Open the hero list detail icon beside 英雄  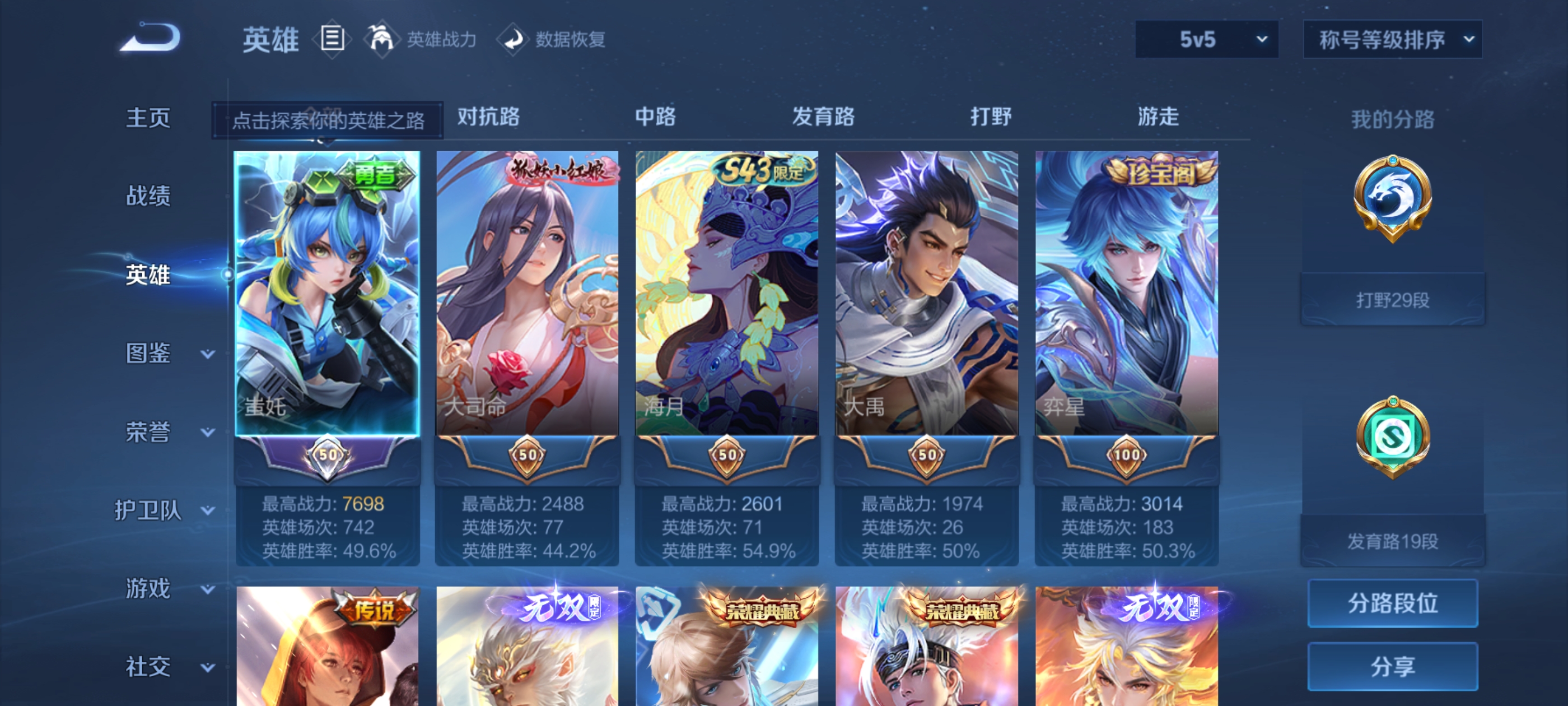click(x=332, y=38)
